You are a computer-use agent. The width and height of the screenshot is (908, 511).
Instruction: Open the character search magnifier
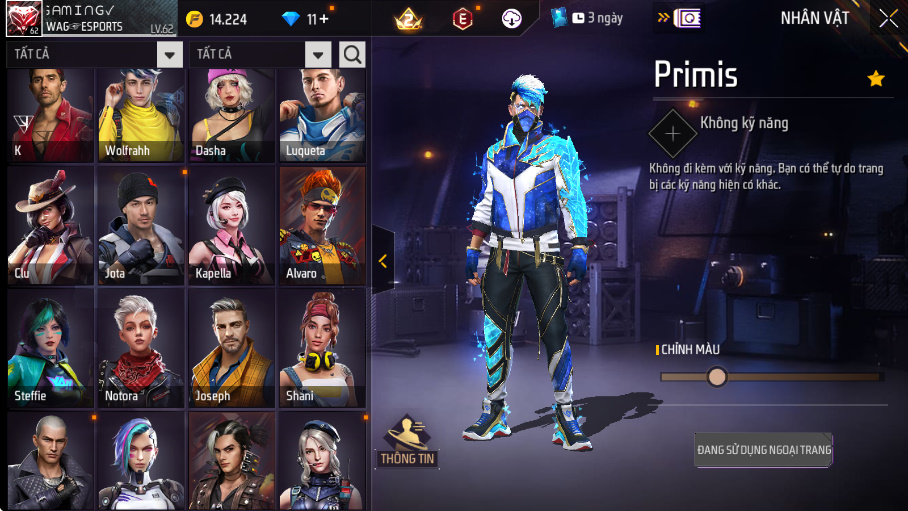point(352,55)
